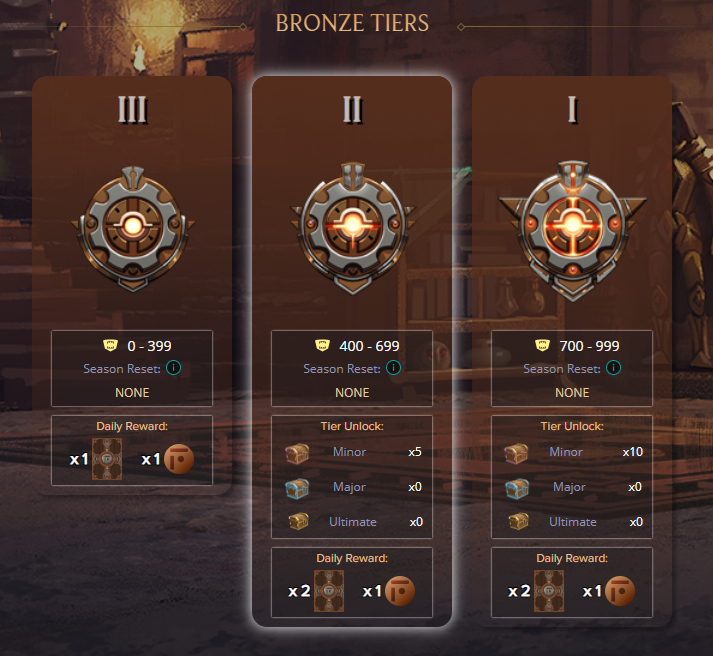Select the Bronze II tier badge
The height and width of the screenshot is (656, 713).
[x=352, y=223]
